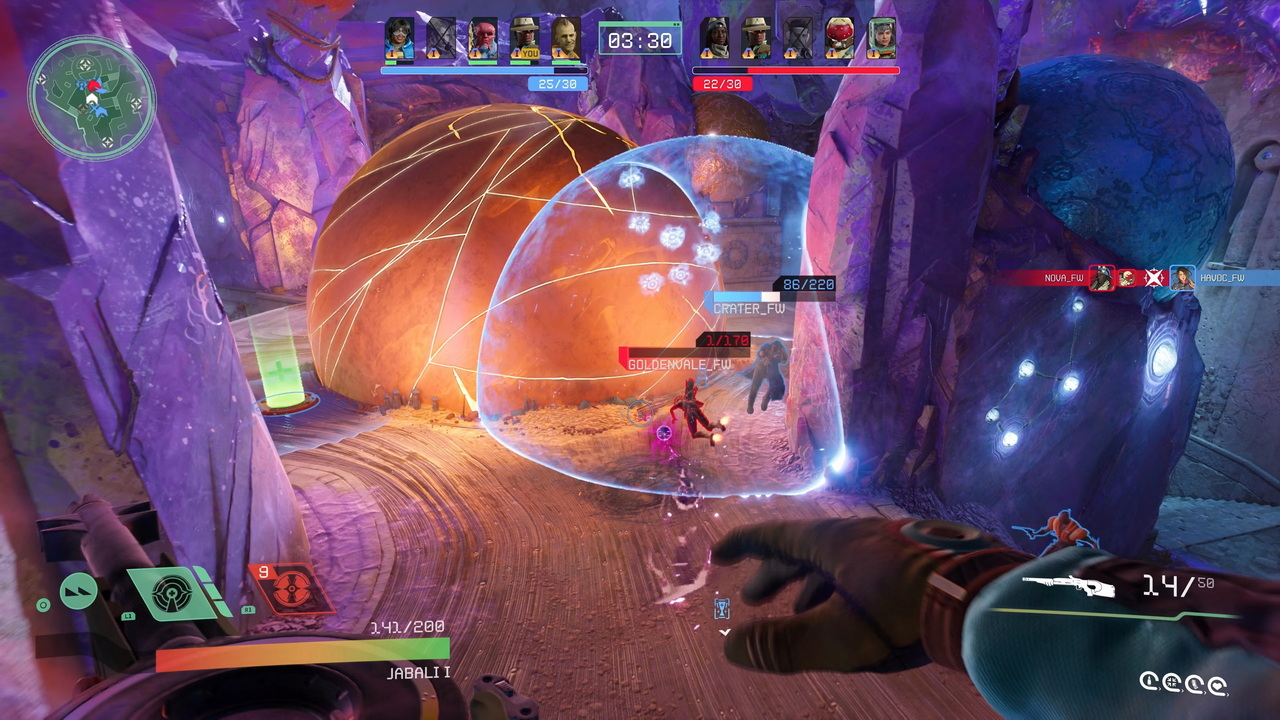1280x720 pixels.
Task: Select the enemy portrait with red mushroom helmet
Action: (x=839, y=38)
